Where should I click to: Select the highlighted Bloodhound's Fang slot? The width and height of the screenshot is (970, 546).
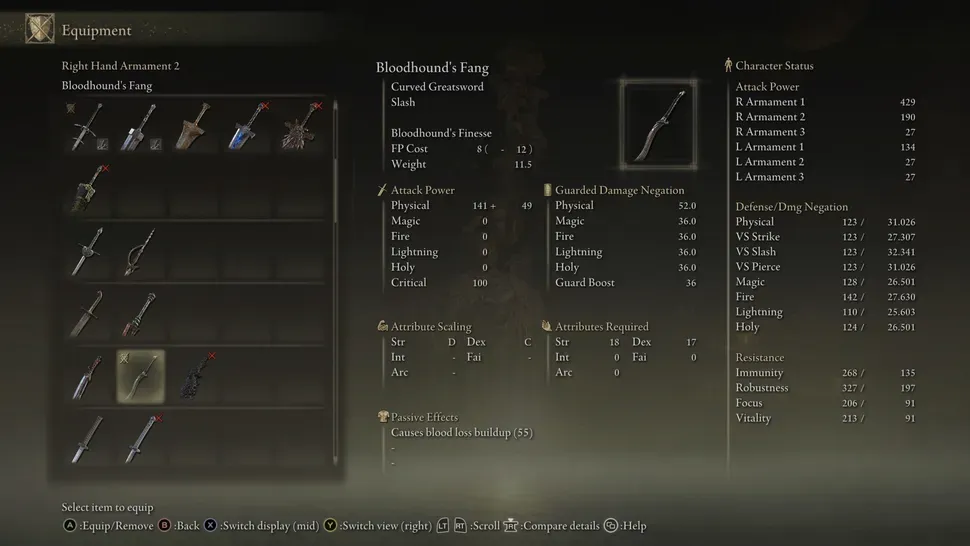click(x=141, y=376)
